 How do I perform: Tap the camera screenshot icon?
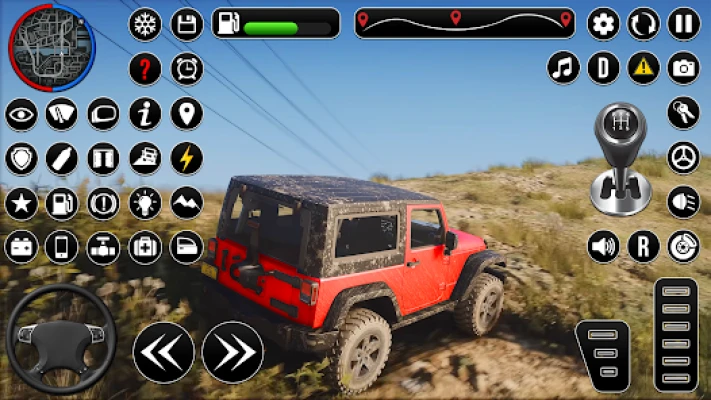(x=684, y=68)
